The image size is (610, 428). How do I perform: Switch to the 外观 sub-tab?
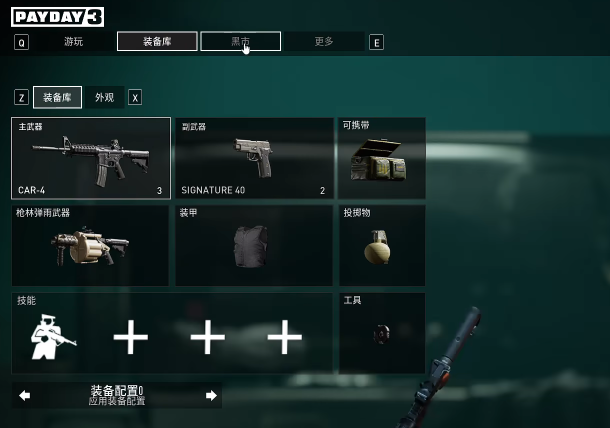point(104,97)
